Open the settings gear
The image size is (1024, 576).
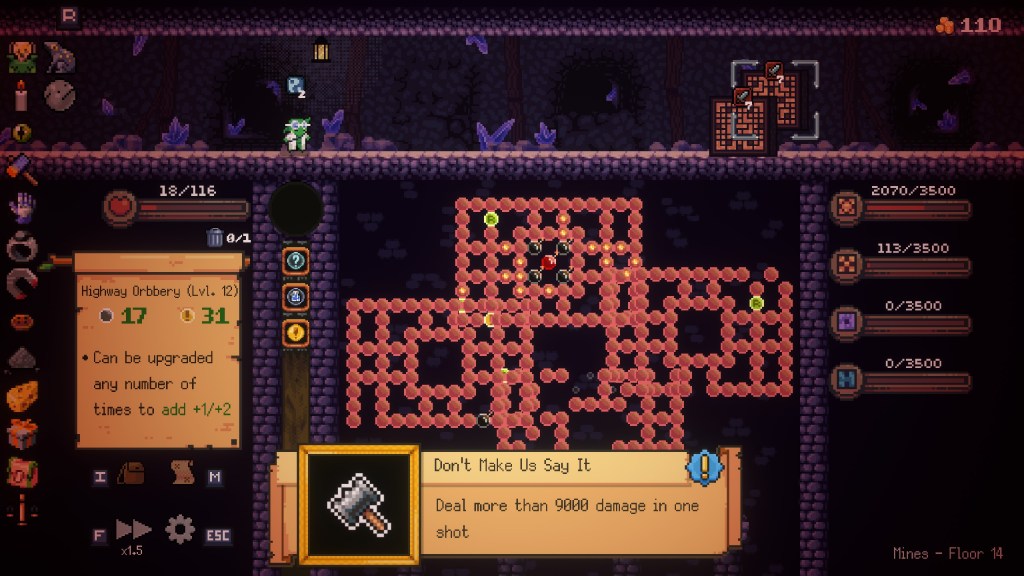[180, 529]
